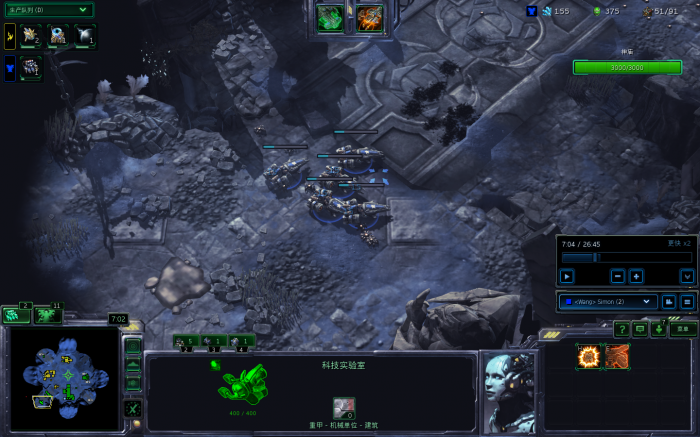Image resolution: width=700 pixels, height=437 pixels.
Task: Click the replay play button
Action: [x=567, y=276]
